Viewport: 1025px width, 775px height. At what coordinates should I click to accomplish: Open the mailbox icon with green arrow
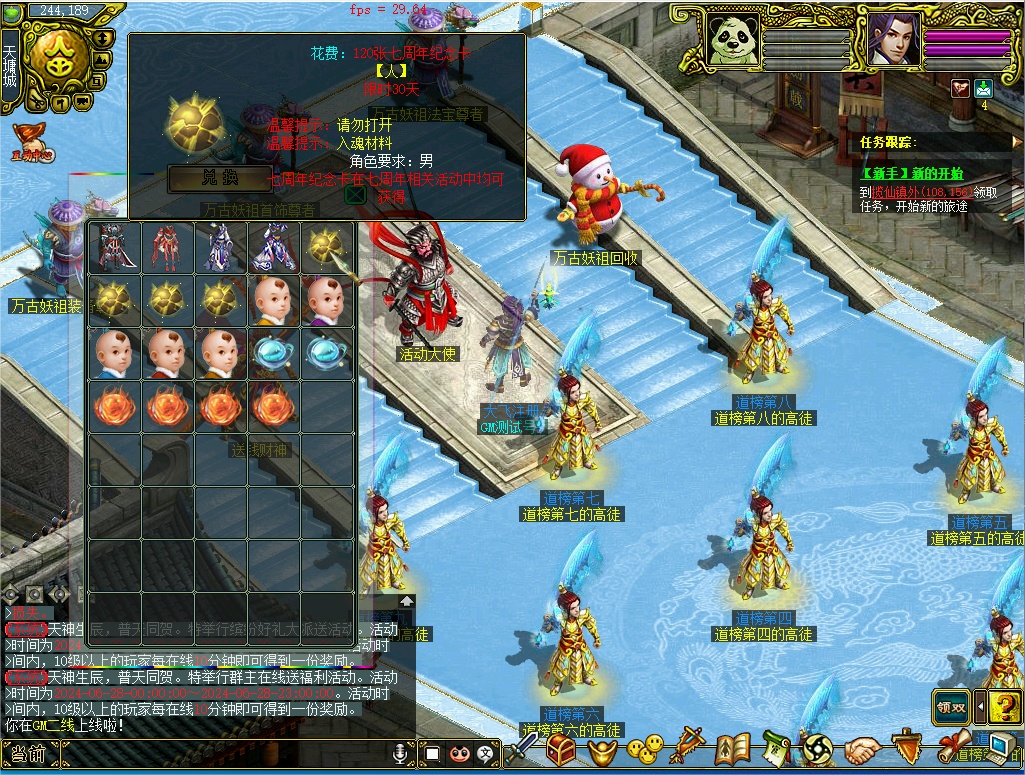tap(984, 88)
